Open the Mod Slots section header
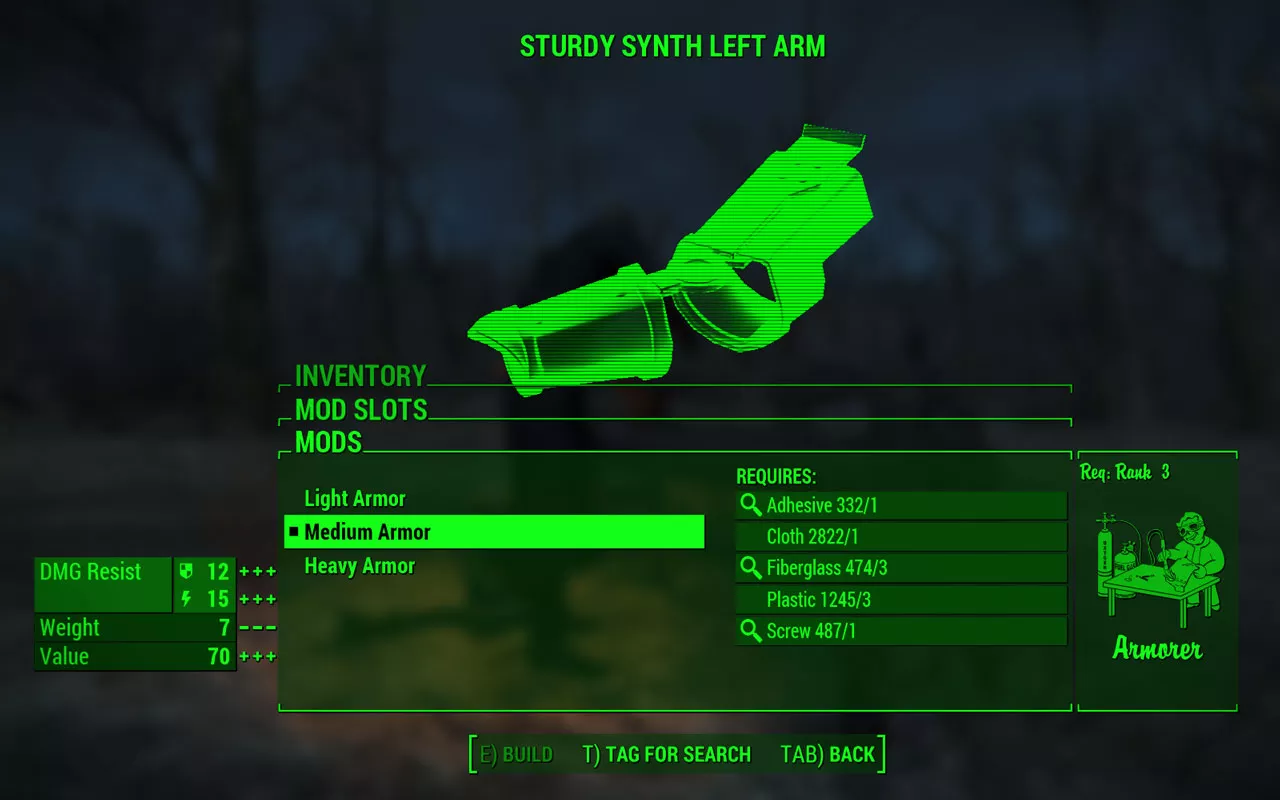This screenshot has width=1280, height=800. click(x=361, y=410)
